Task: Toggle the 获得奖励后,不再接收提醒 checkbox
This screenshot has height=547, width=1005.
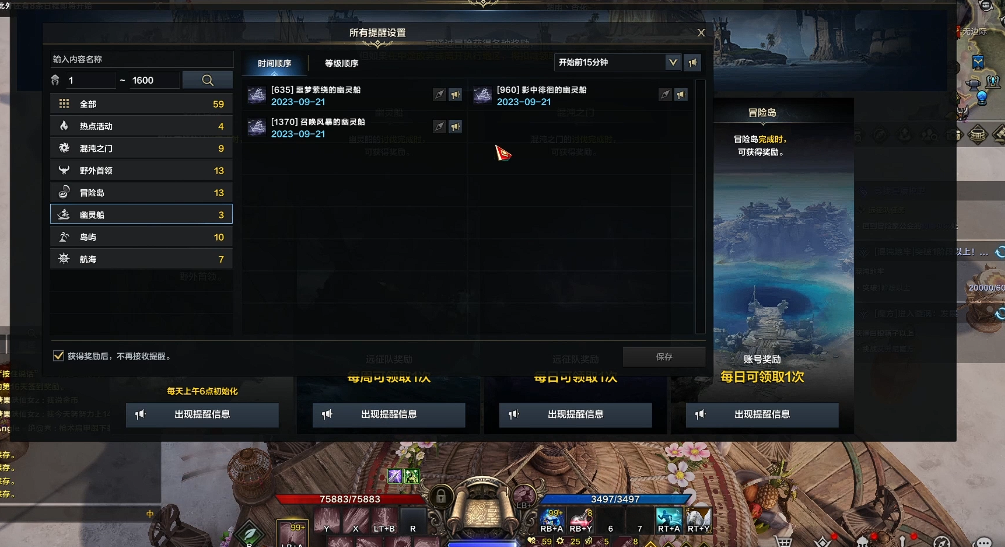Action: pyautogui.click(x=58, y=355)
